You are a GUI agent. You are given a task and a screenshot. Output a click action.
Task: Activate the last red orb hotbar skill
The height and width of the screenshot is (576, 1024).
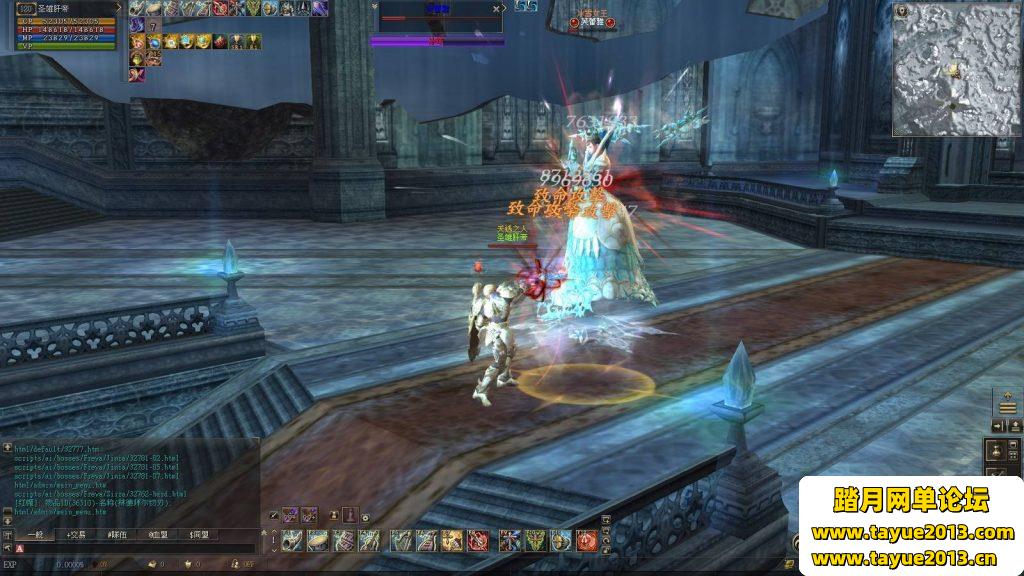click(586, 541)
